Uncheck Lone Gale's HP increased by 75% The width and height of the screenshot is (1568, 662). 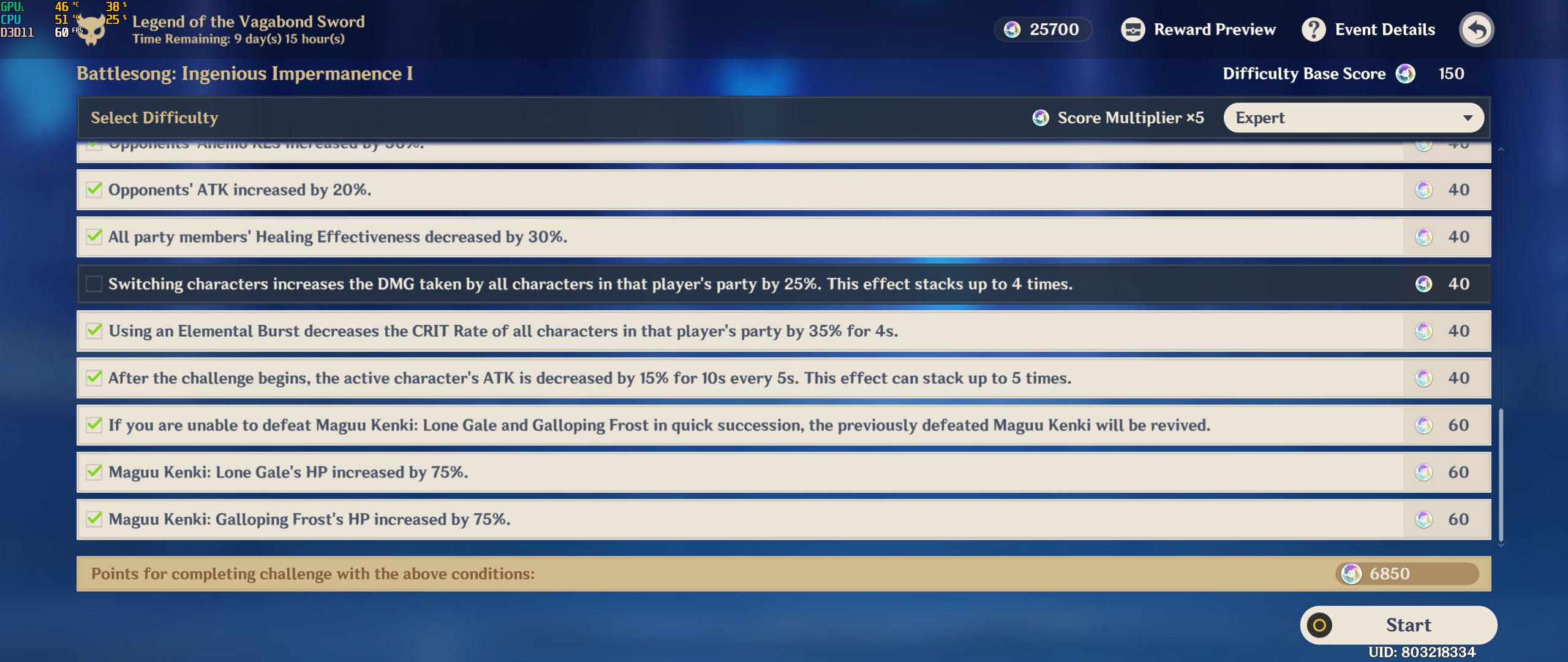94,472
